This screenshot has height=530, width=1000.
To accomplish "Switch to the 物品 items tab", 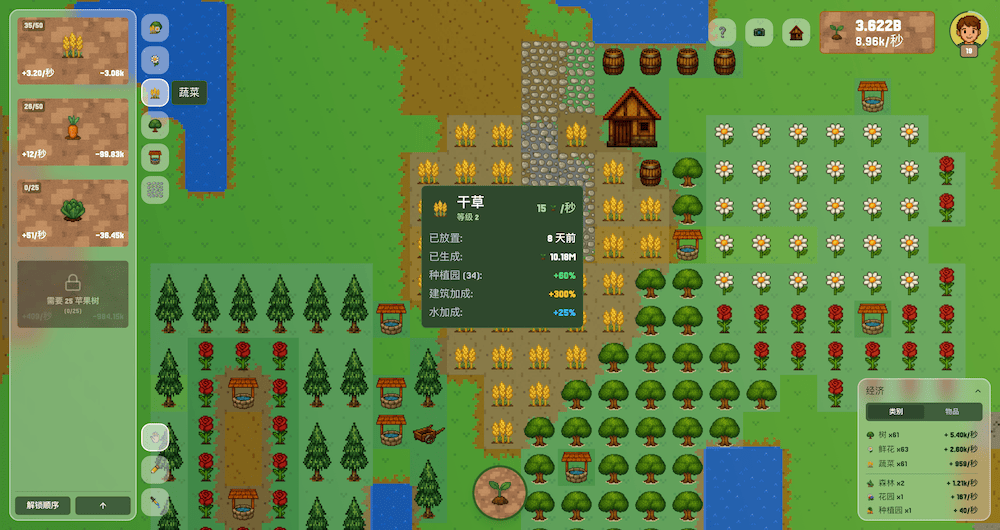I will click(952, 412).
